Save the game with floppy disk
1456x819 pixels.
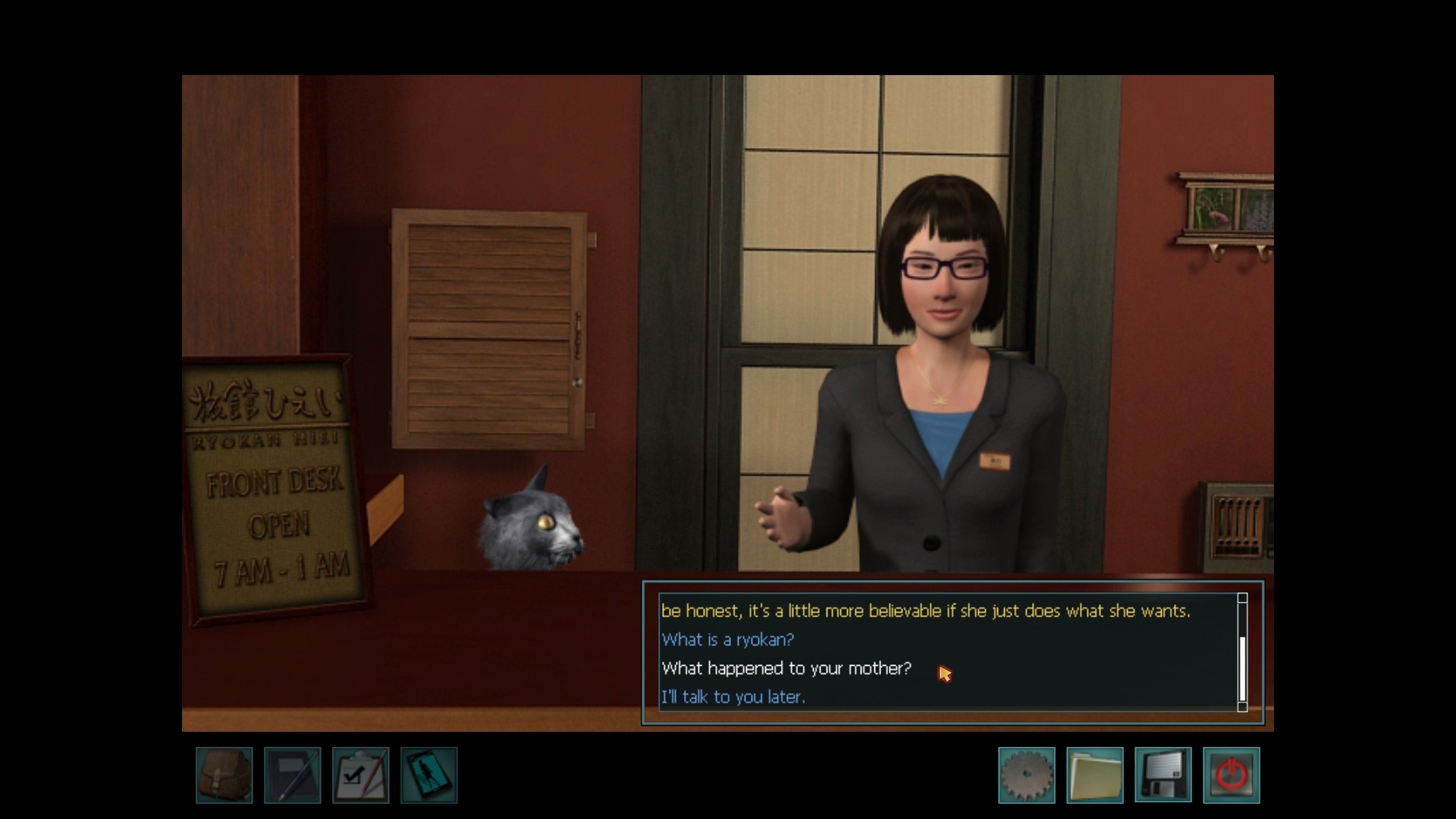[x=1163, y=775]
